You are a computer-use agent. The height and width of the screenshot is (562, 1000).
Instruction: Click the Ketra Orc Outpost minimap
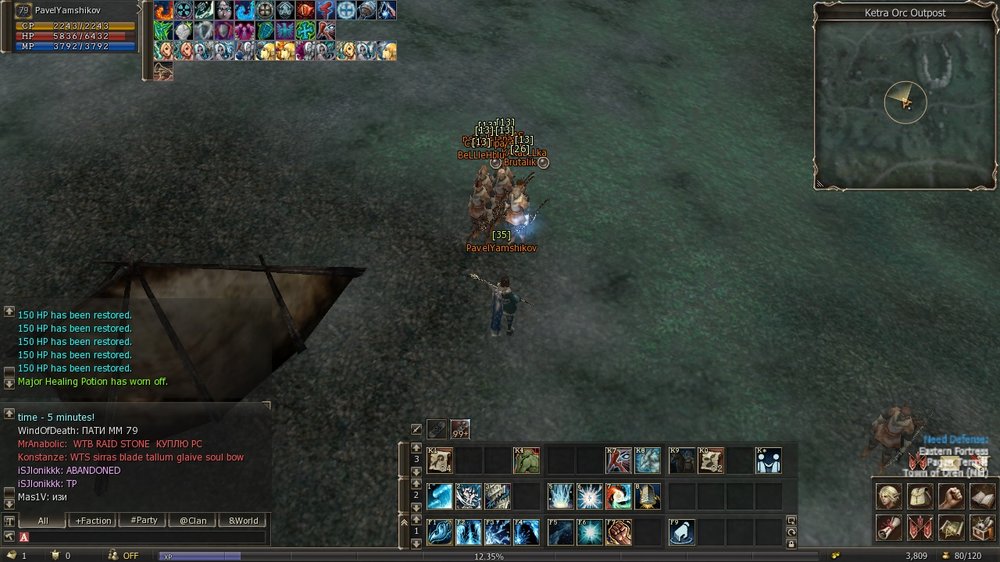coord(905,100)
